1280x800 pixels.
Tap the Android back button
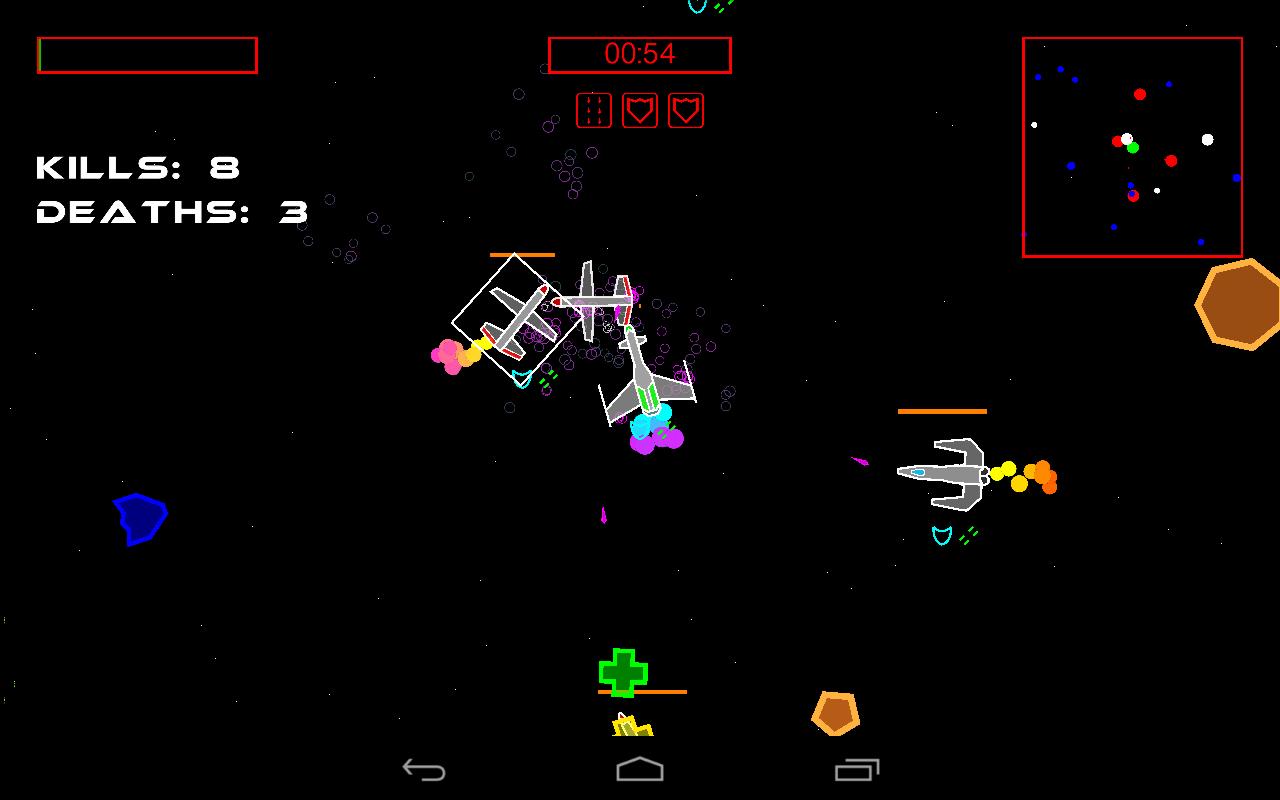(424, 769)
